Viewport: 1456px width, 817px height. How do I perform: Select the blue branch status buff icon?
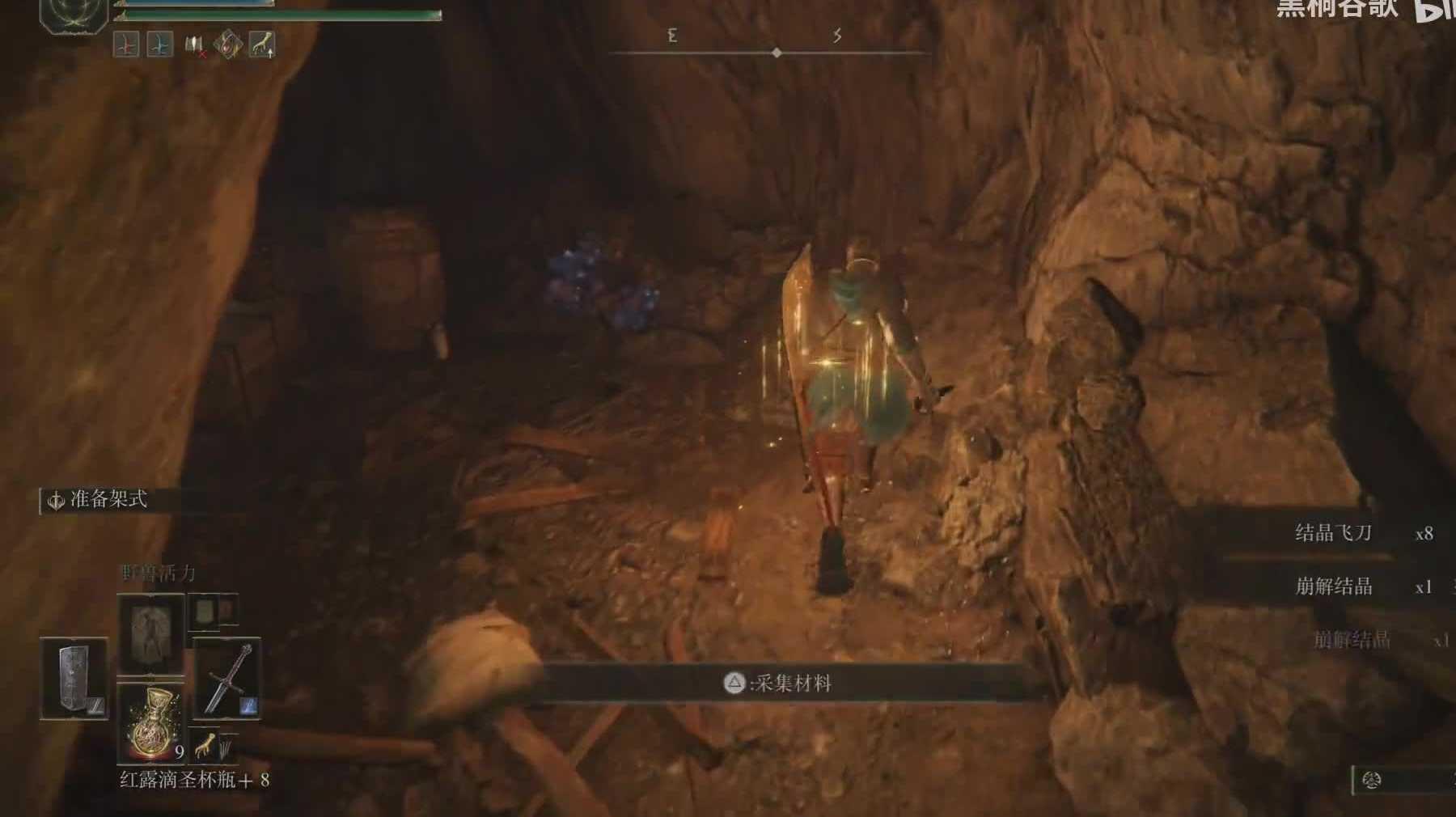[x=160, y=44]
